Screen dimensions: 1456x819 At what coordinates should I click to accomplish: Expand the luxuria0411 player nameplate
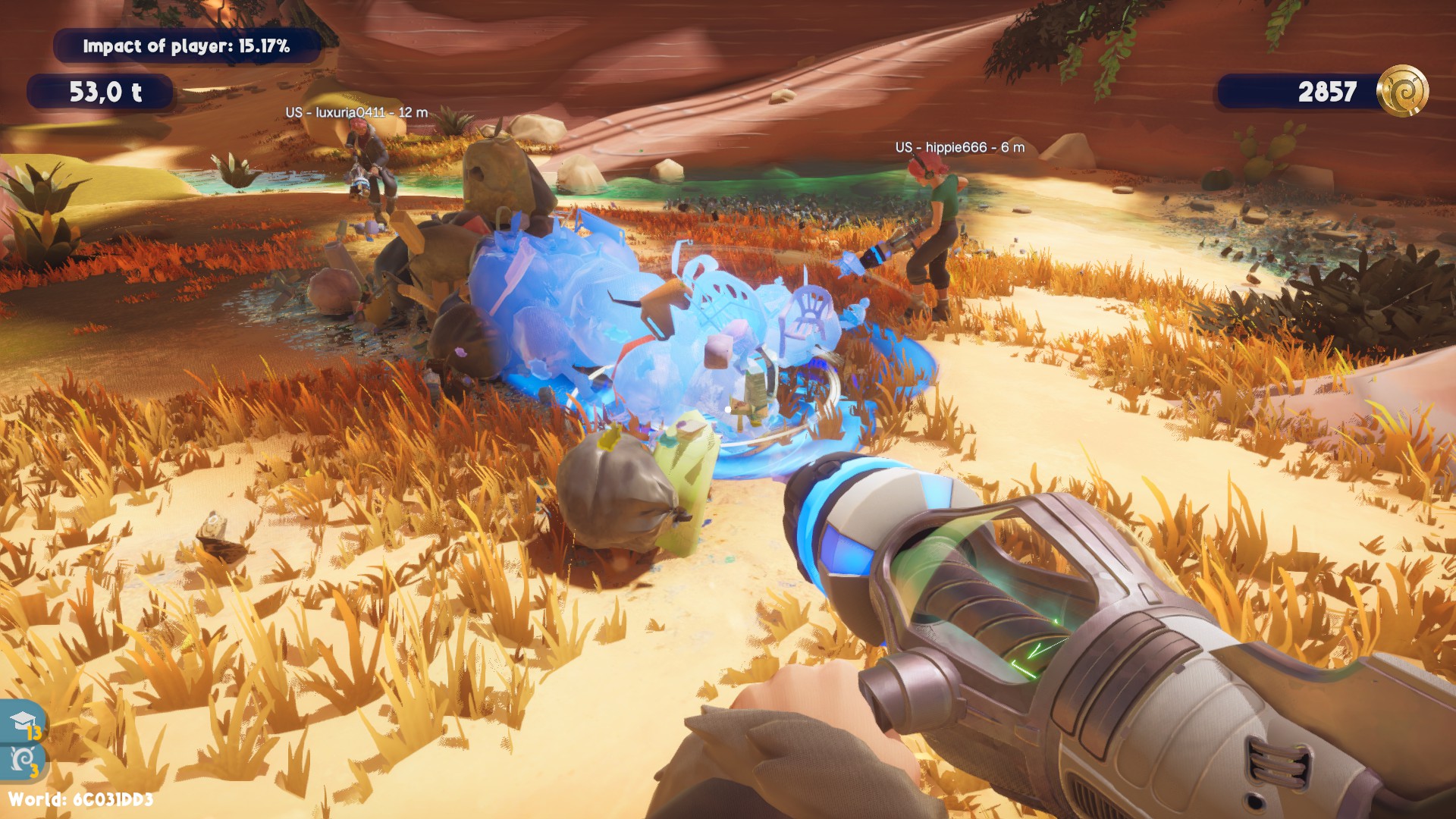(x=358, y=111)
